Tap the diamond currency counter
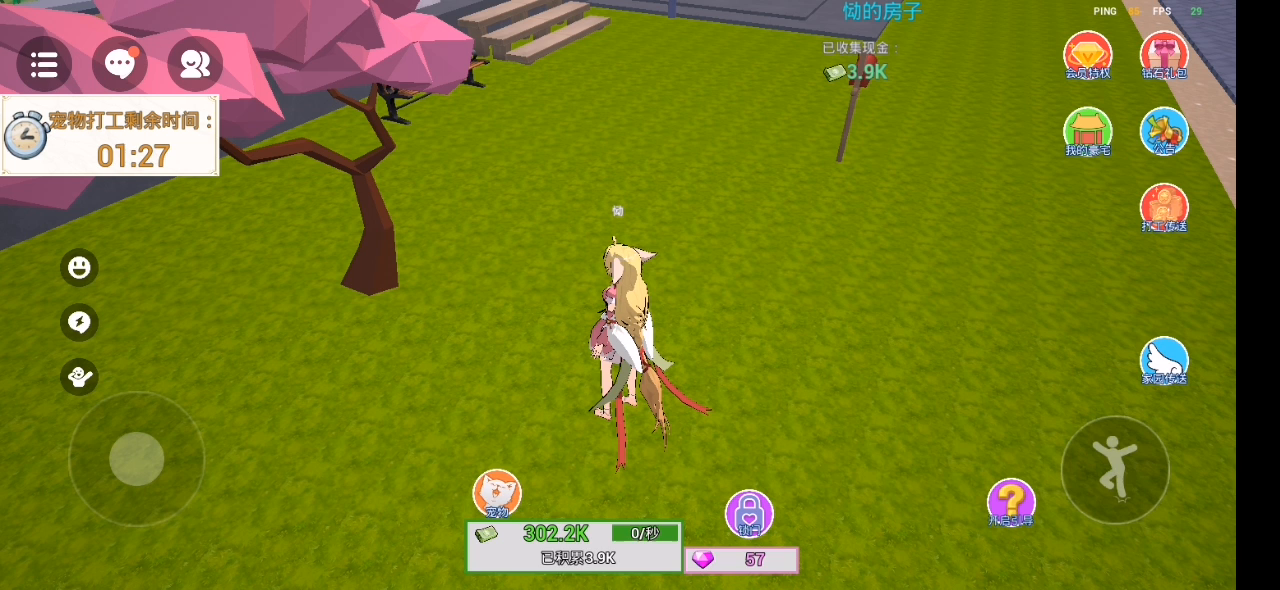1280x590 pixels. (x=741, y=560)
